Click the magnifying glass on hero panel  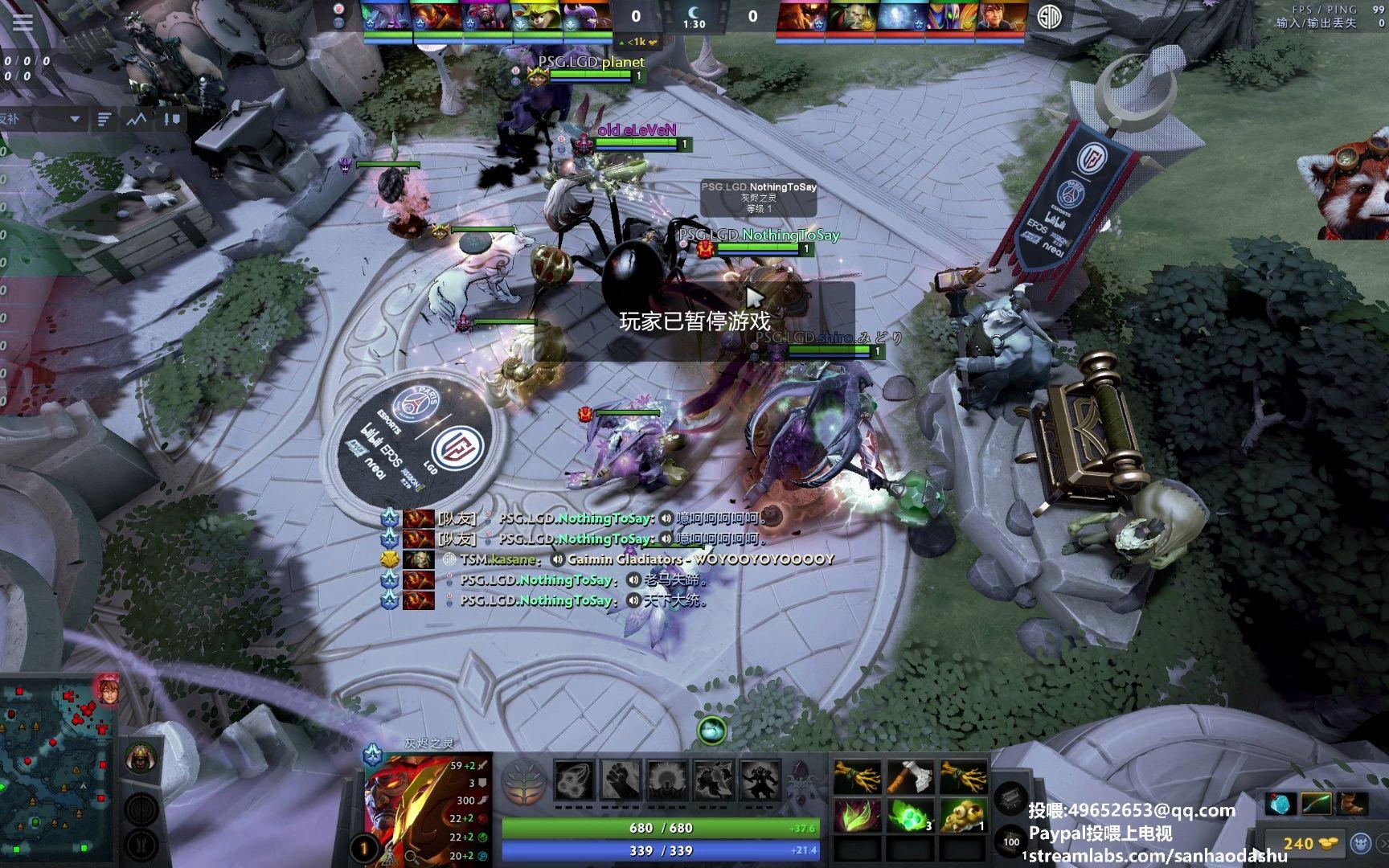click(x=411, y=856)
